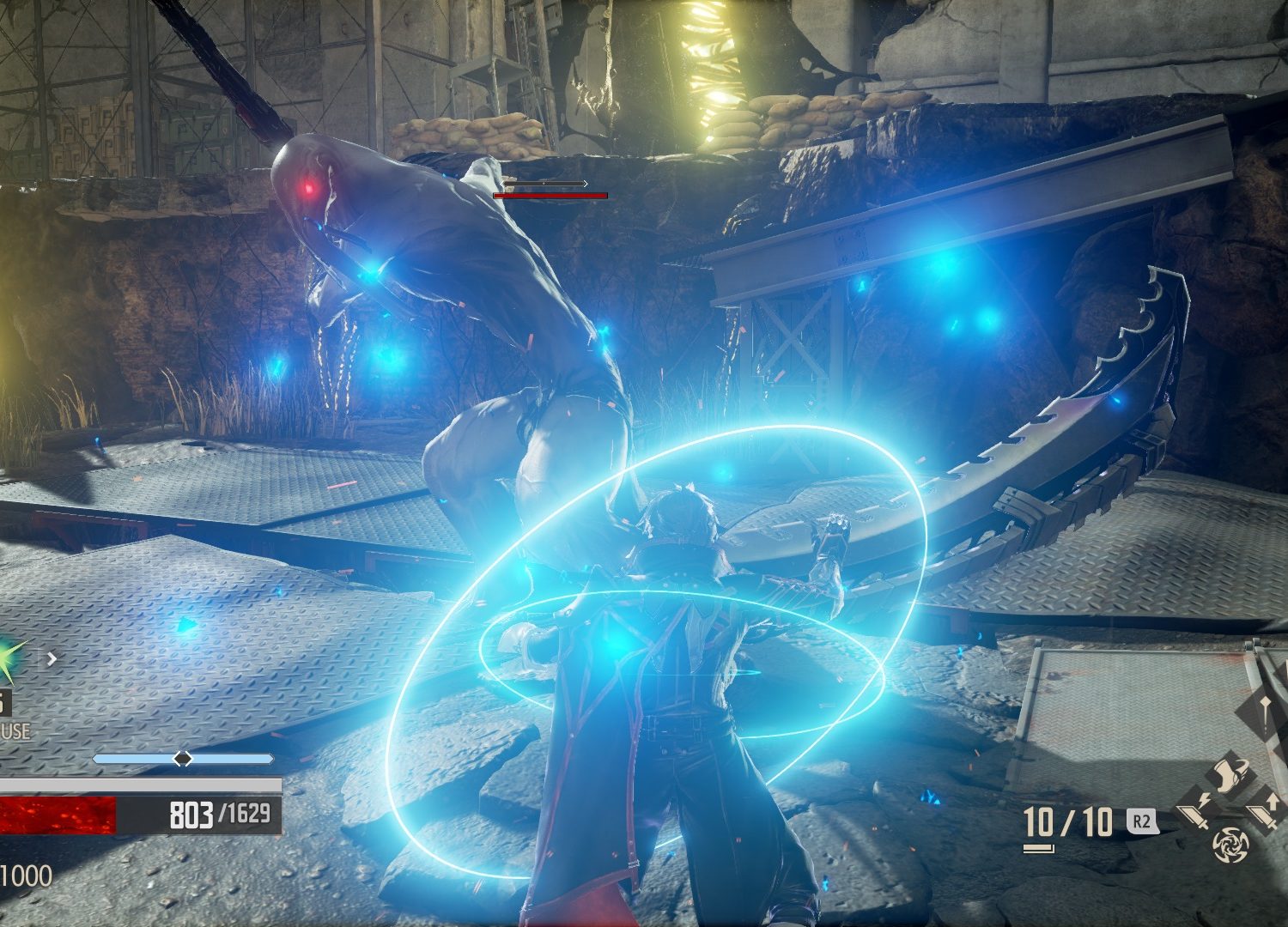Select the green starburst quick-use item

pos(12,659)
